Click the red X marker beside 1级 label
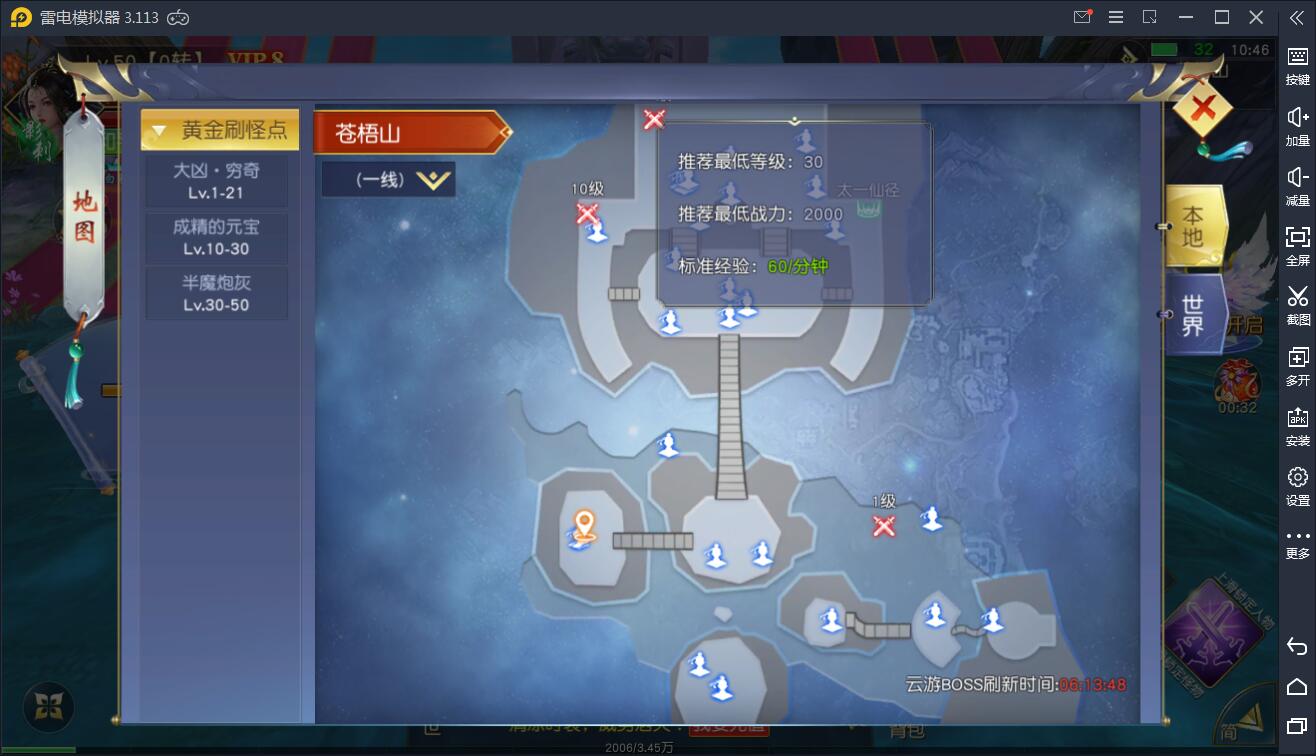The height and width of the screenshot is (756, 1316). [x=884, y=527]
